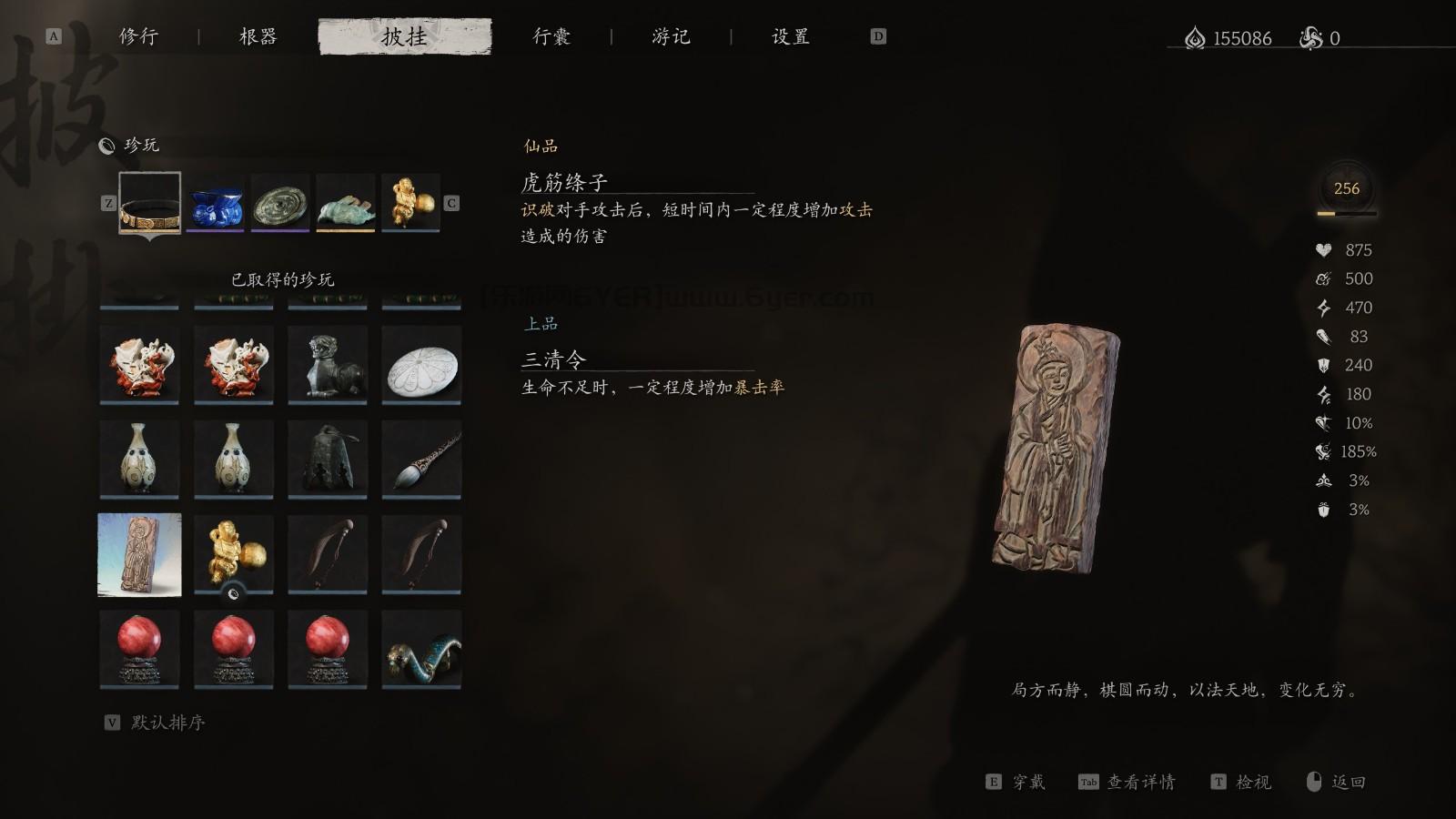
Task: Click the shield defense icon showing 240
Action: click(1323, 366)
